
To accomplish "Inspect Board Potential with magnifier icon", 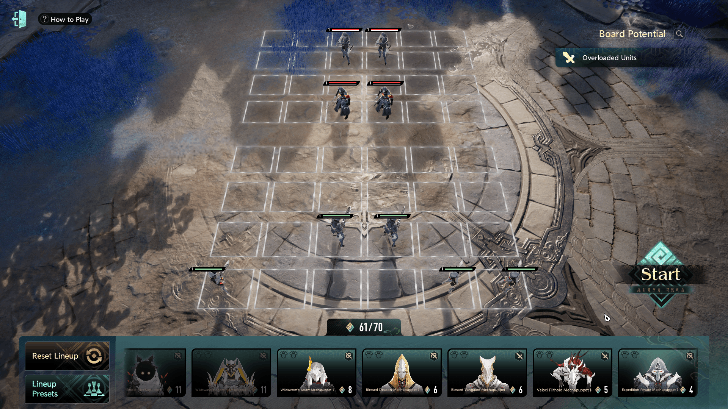I will (x=680, y=33).
